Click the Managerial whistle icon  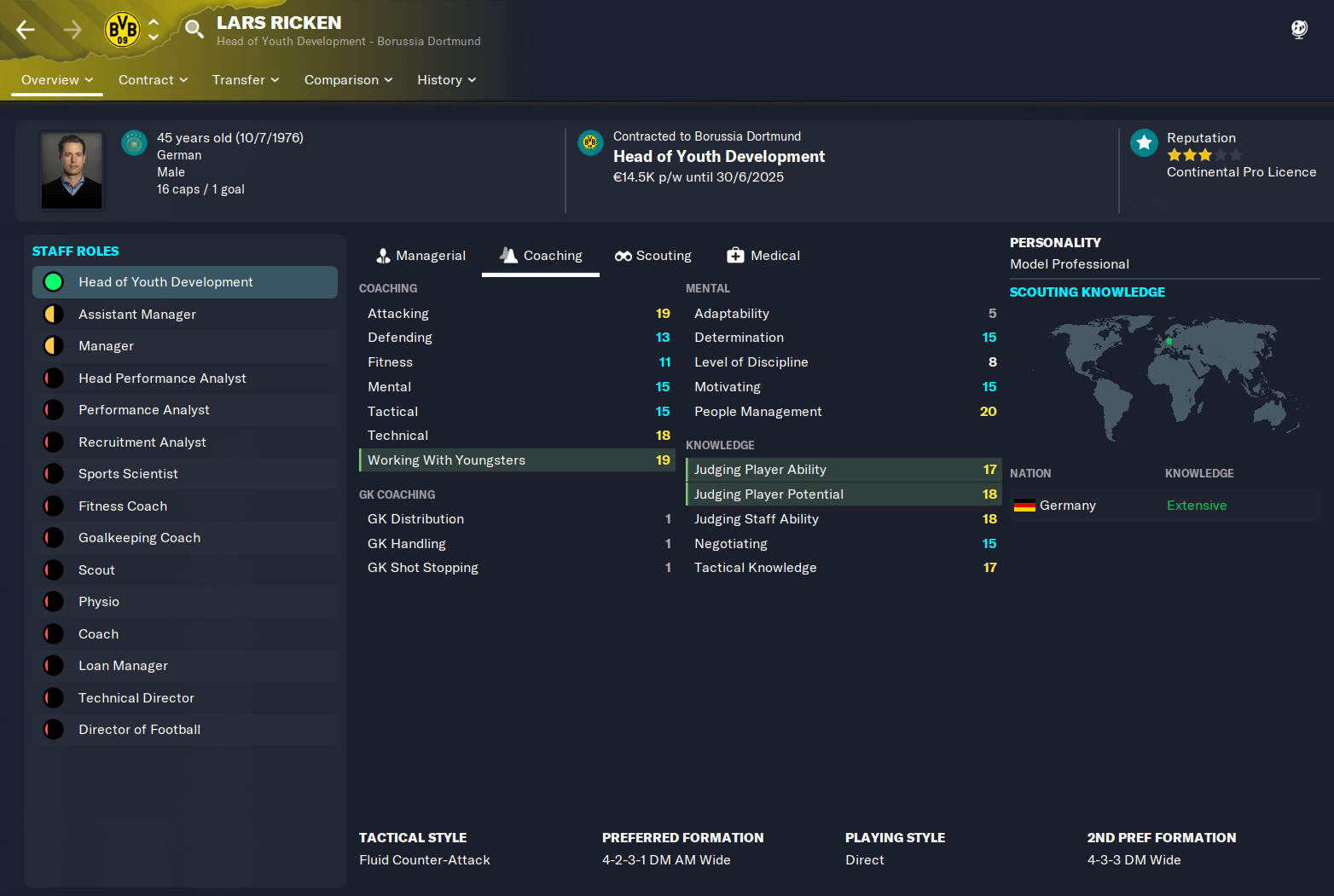click(x=384, y=255)
